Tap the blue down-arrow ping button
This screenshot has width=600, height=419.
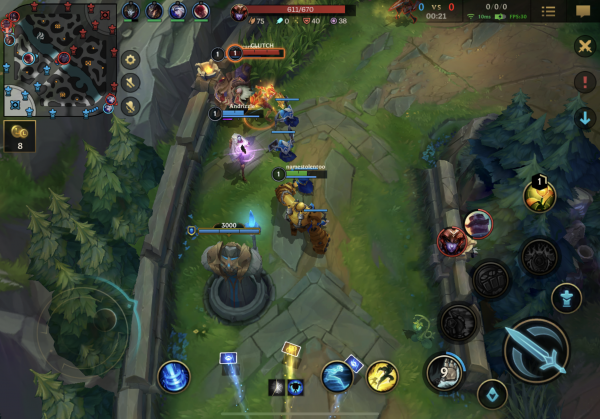tap(585, 118)
